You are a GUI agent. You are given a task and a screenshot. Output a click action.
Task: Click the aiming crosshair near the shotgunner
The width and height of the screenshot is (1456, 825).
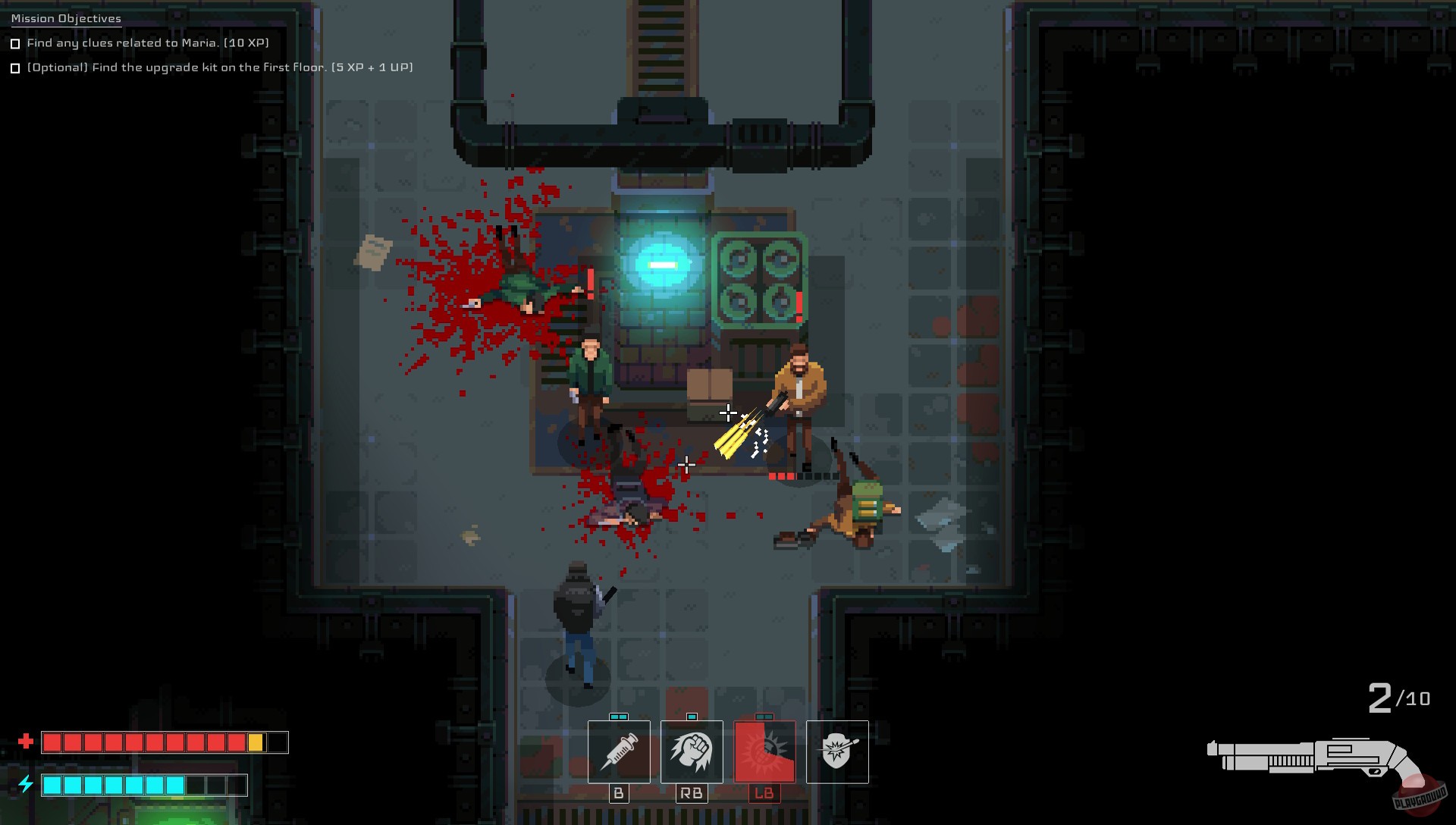(727, 413)
